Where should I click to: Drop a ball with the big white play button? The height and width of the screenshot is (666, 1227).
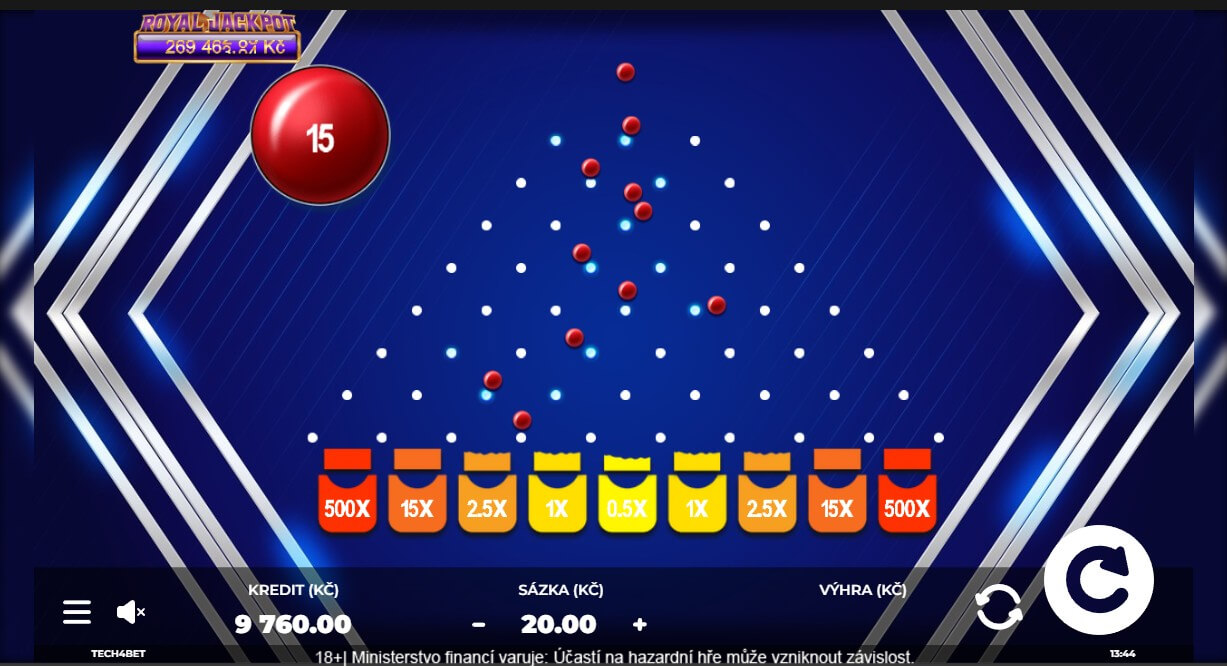pyautogui.click(x=1098, y=580)
